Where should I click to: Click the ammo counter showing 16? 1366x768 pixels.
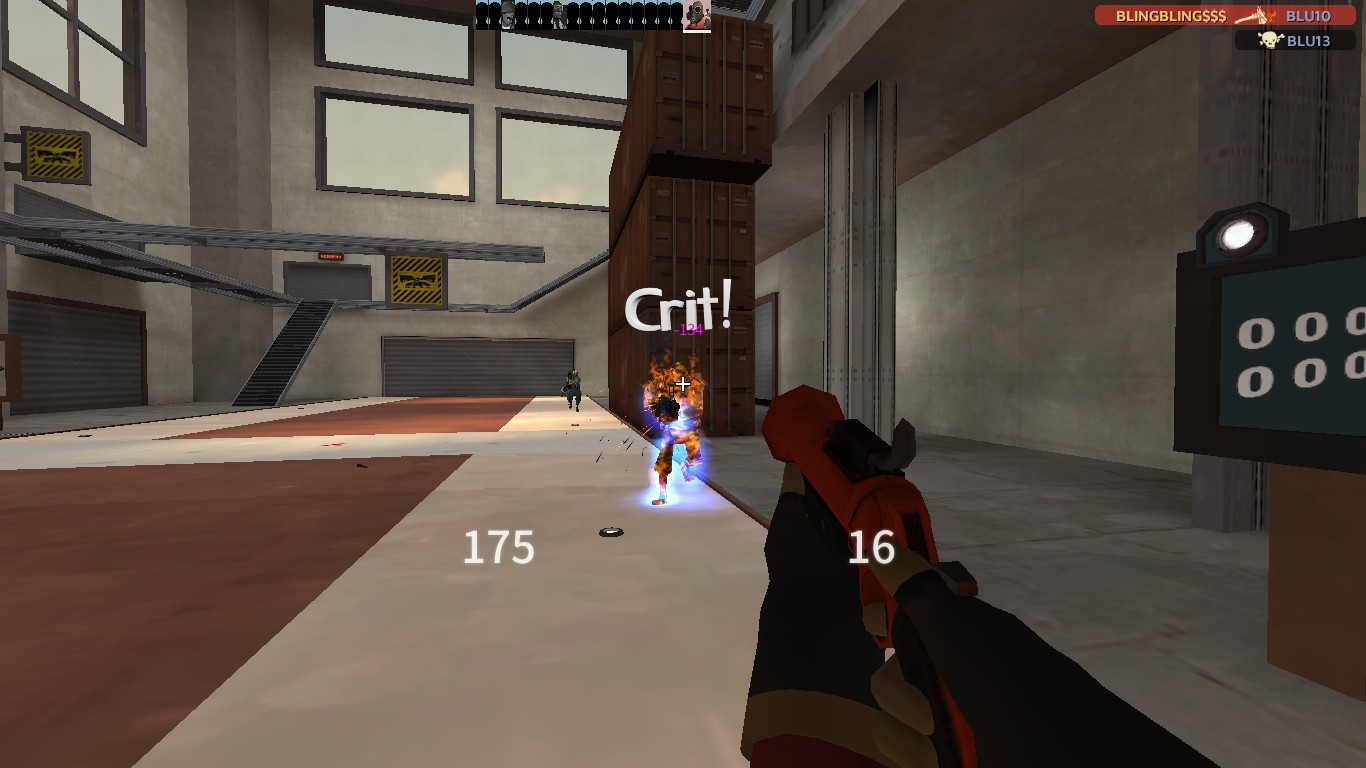pos(871,548)
